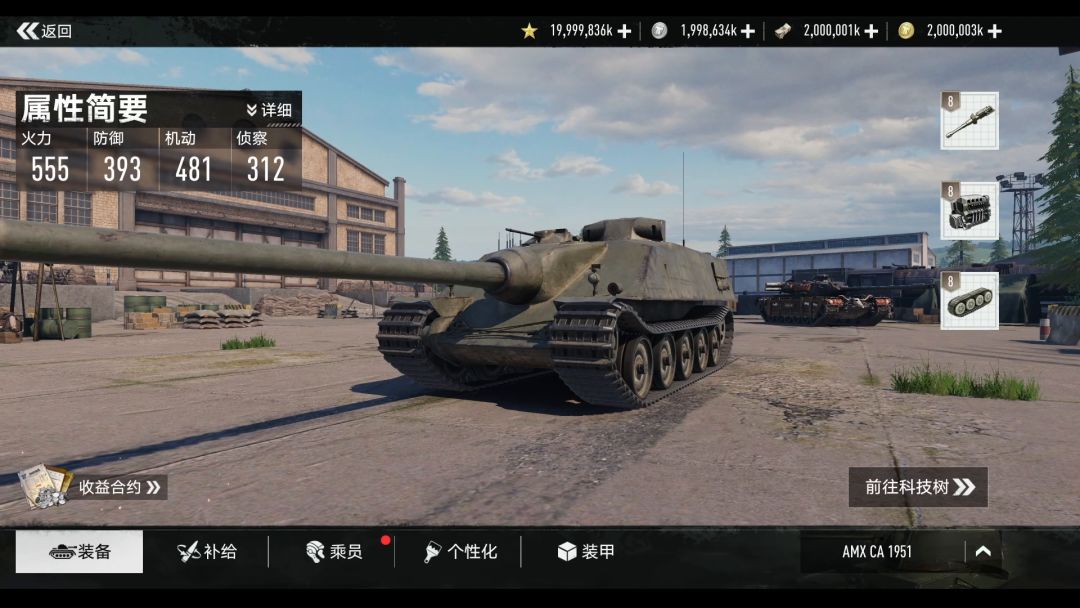Switch to the 装备 equipment tab
Image resolution: width=1080 pixels, height=608 pixels.
tap(79, 552)
